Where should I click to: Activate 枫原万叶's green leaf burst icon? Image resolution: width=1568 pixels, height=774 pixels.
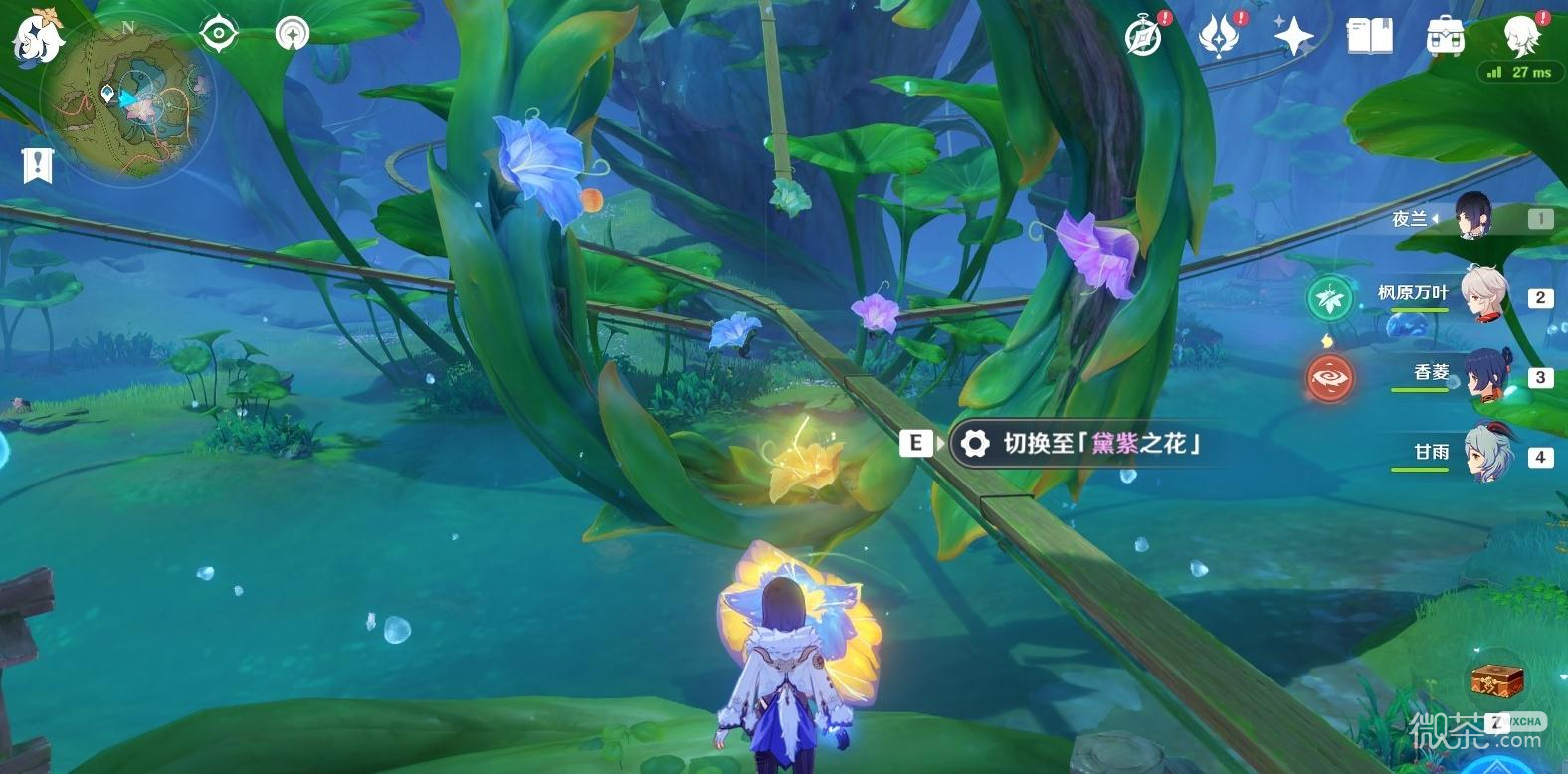(x=1330, y=297)
